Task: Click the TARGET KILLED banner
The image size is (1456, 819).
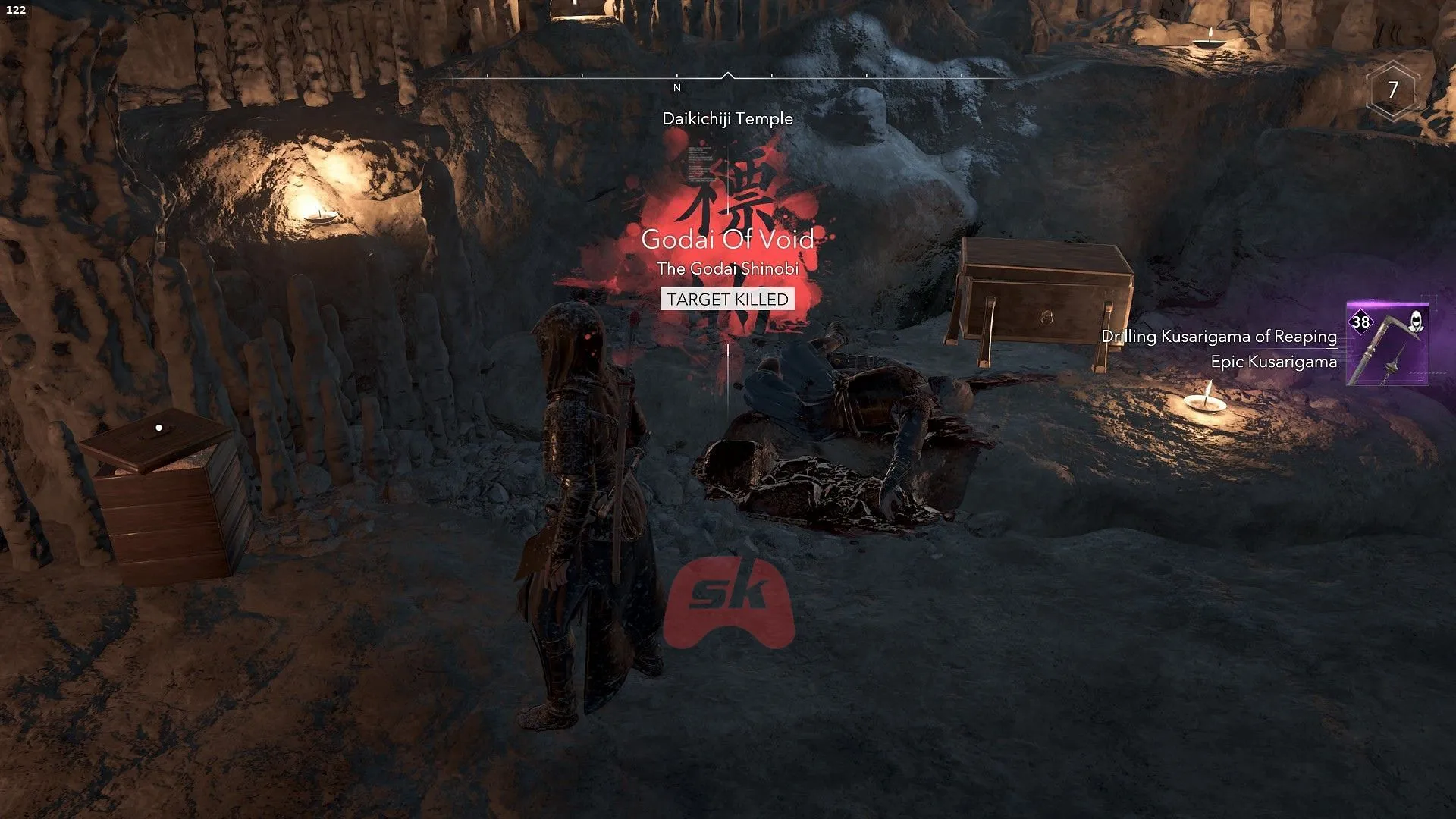Action: 727,300
